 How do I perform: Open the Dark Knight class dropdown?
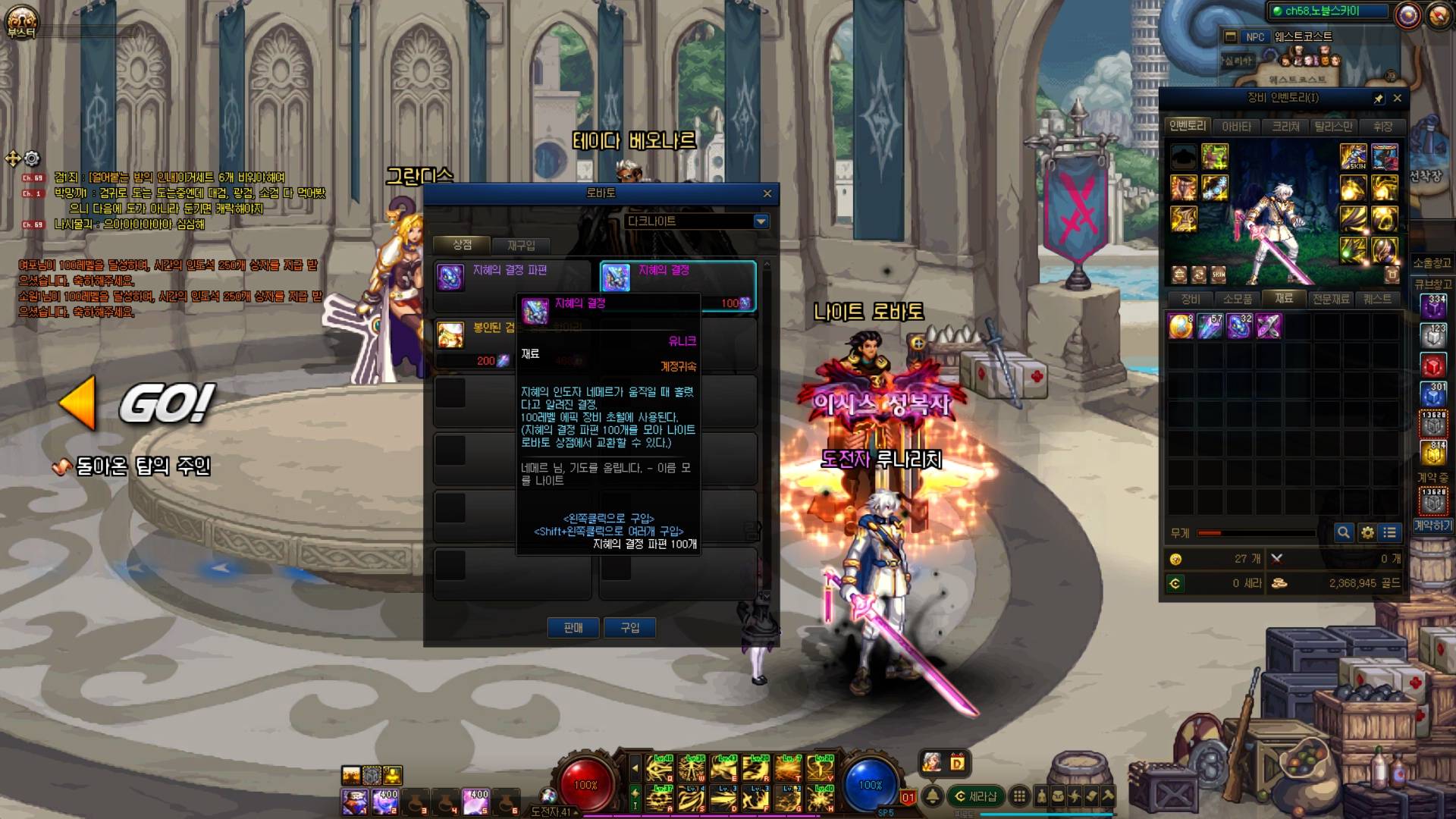tap(761, 221)
